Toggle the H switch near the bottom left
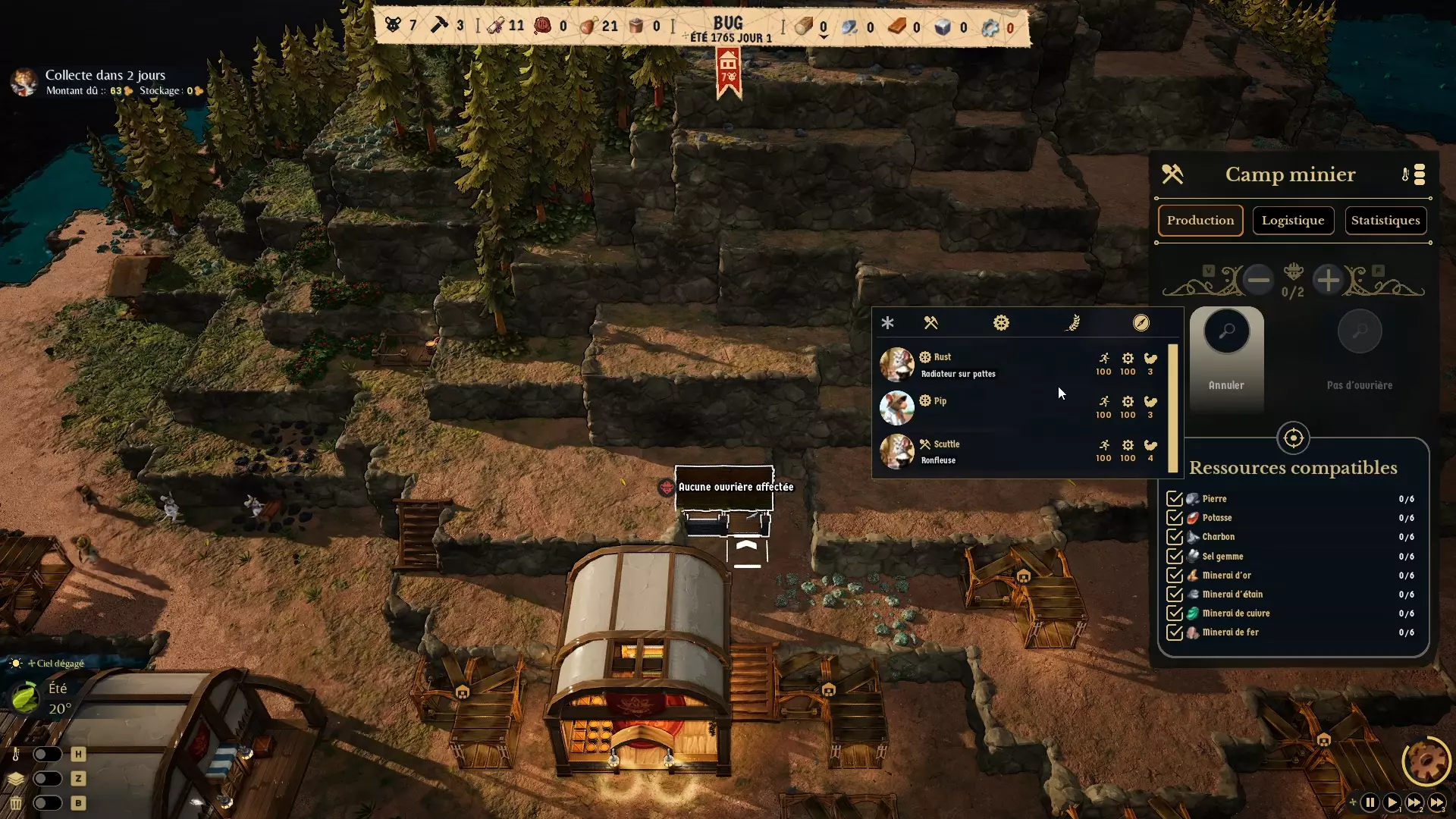Viewport: 1456px width, 819px height. (48, 754)
